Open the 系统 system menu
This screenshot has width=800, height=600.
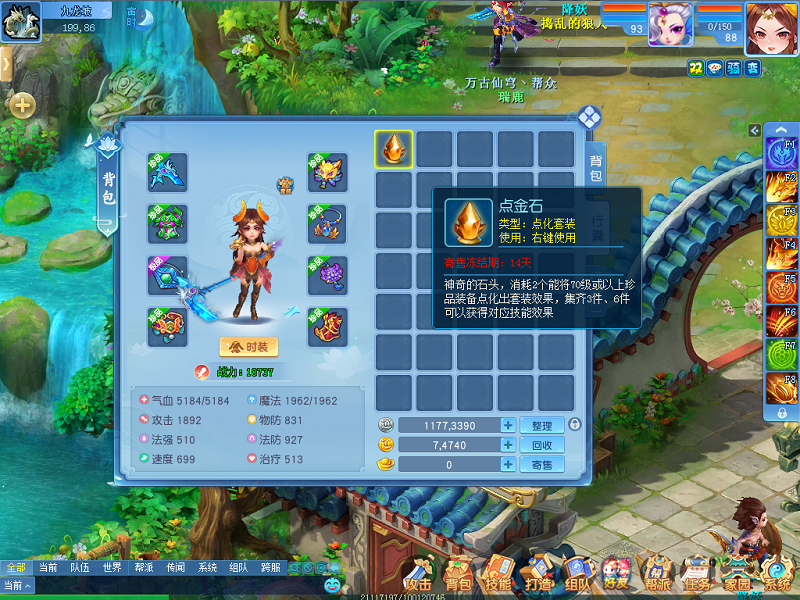[x=775, y=575]
